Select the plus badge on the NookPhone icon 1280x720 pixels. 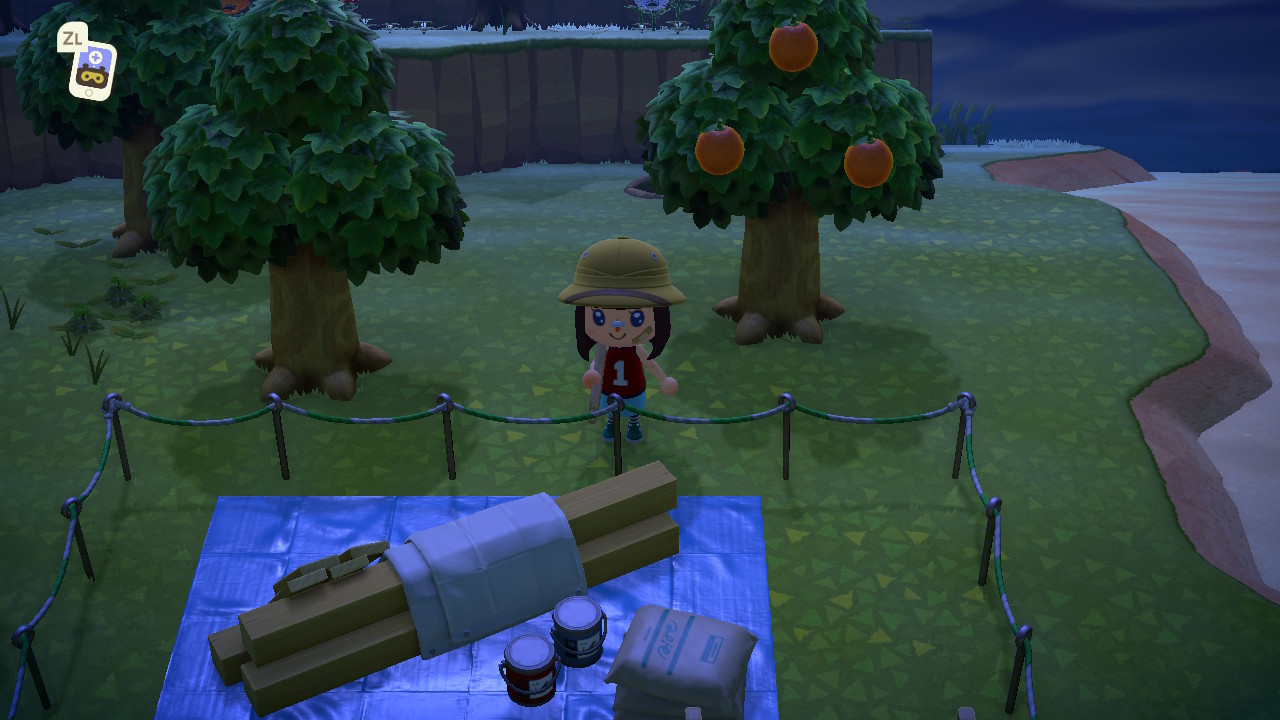[x=96, y=57]
